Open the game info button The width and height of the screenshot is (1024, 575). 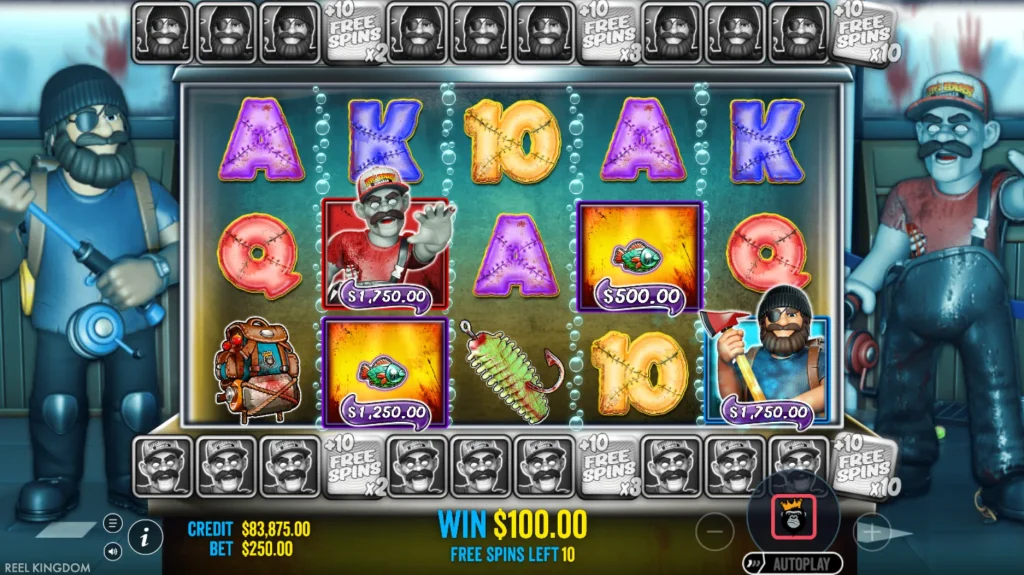pos(145,537)
